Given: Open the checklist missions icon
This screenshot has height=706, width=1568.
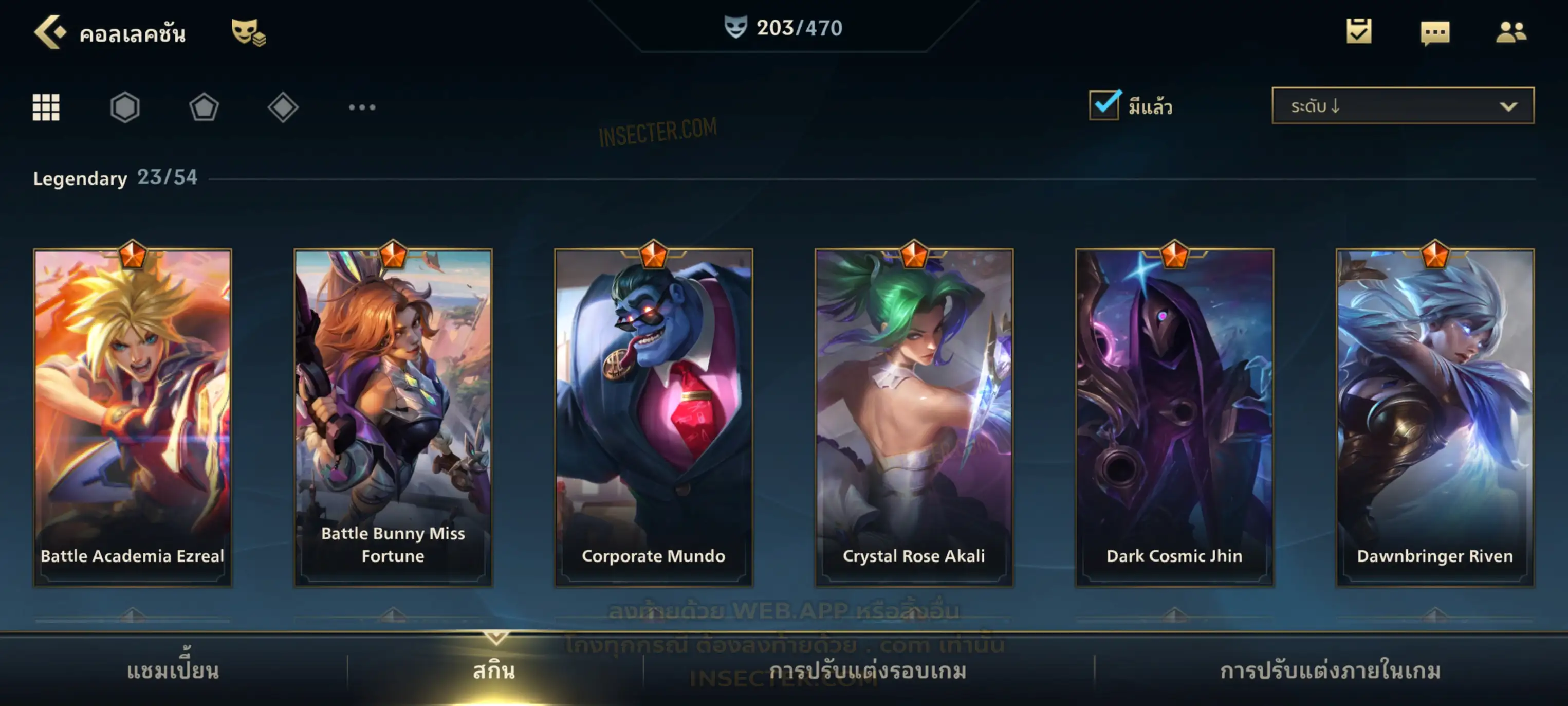Looking at the screenshot, I should click(x=1359, y=32).
